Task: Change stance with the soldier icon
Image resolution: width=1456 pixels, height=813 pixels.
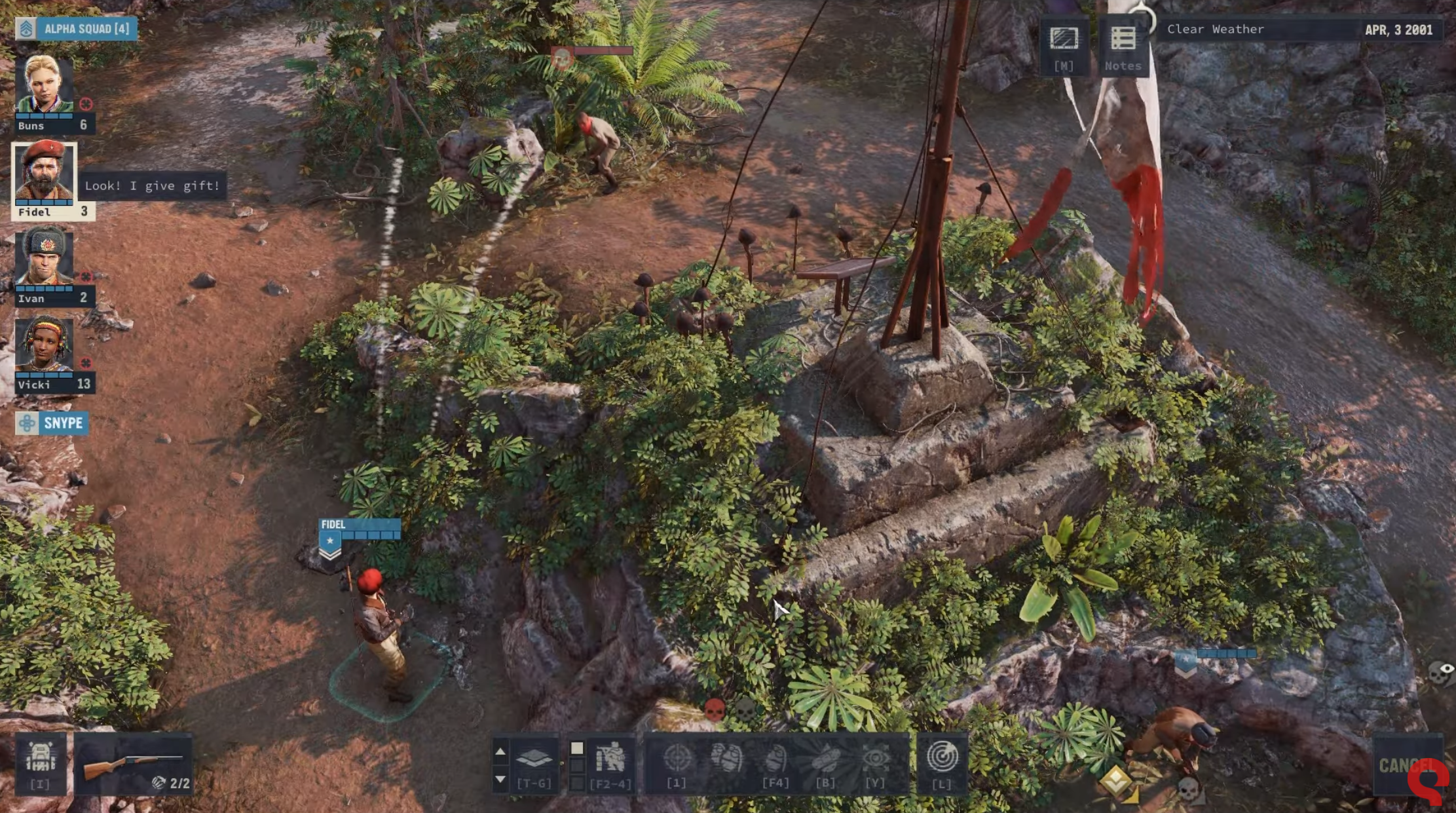Action: click(610, 760)
